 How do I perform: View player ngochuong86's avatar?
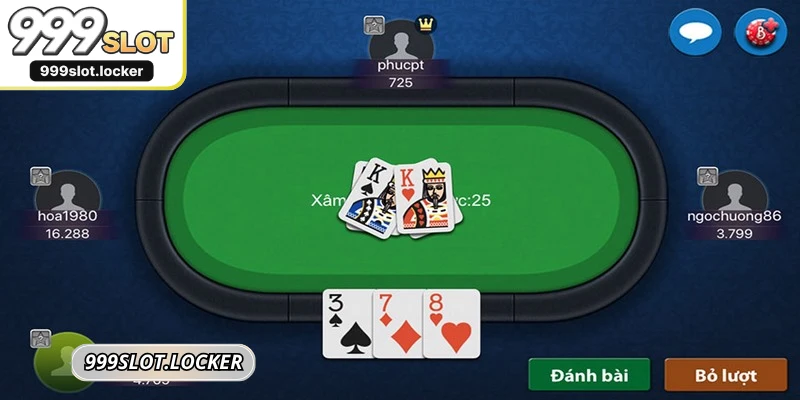734,195
